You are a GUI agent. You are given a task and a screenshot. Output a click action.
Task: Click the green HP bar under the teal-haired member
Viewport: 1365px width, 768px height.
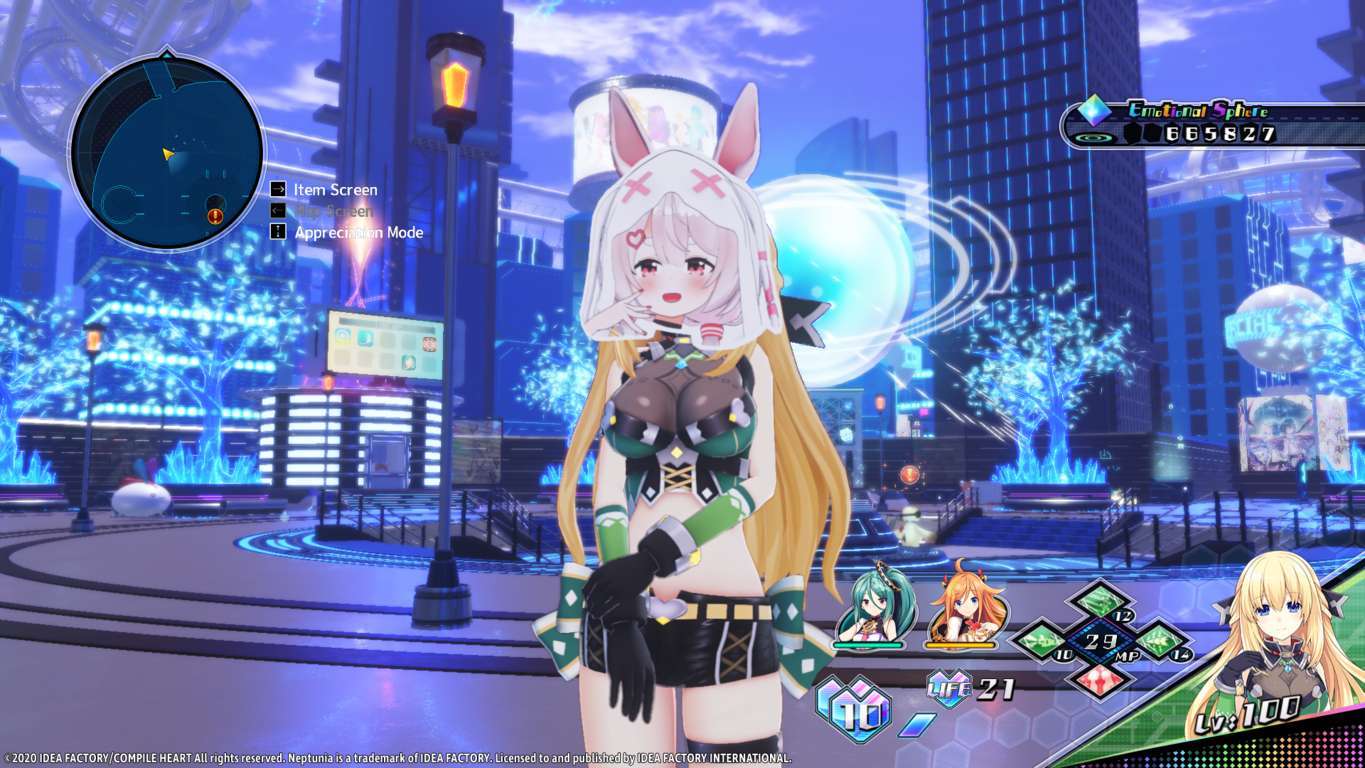pyautogui.click(x=869, y=644)
